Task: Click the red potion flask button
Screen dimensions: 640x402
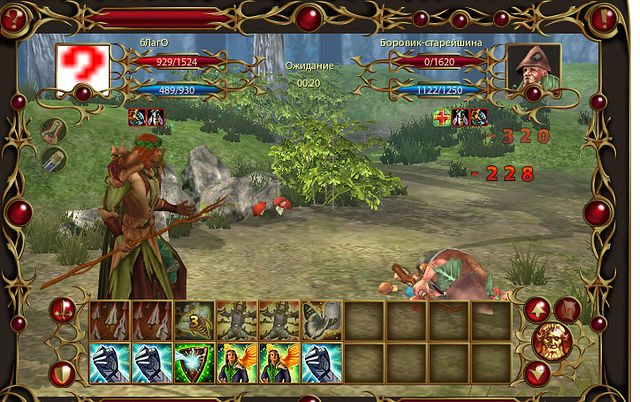Action: [x=55, y=131]
